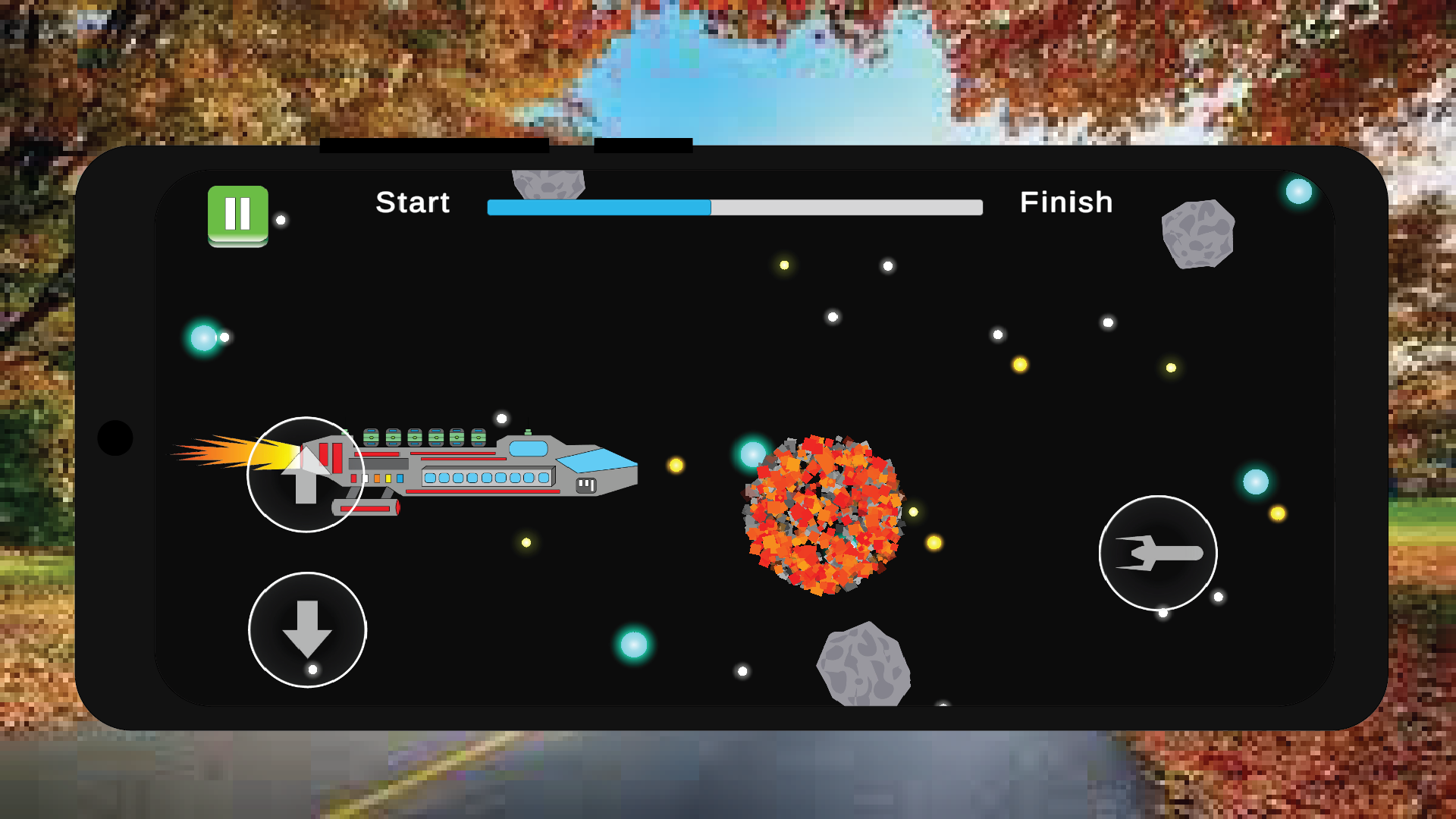Viewport: 1456px width, 819px height.
Task: Tap the gray asteroid near Finish
Action: [x=1199, y=234]
